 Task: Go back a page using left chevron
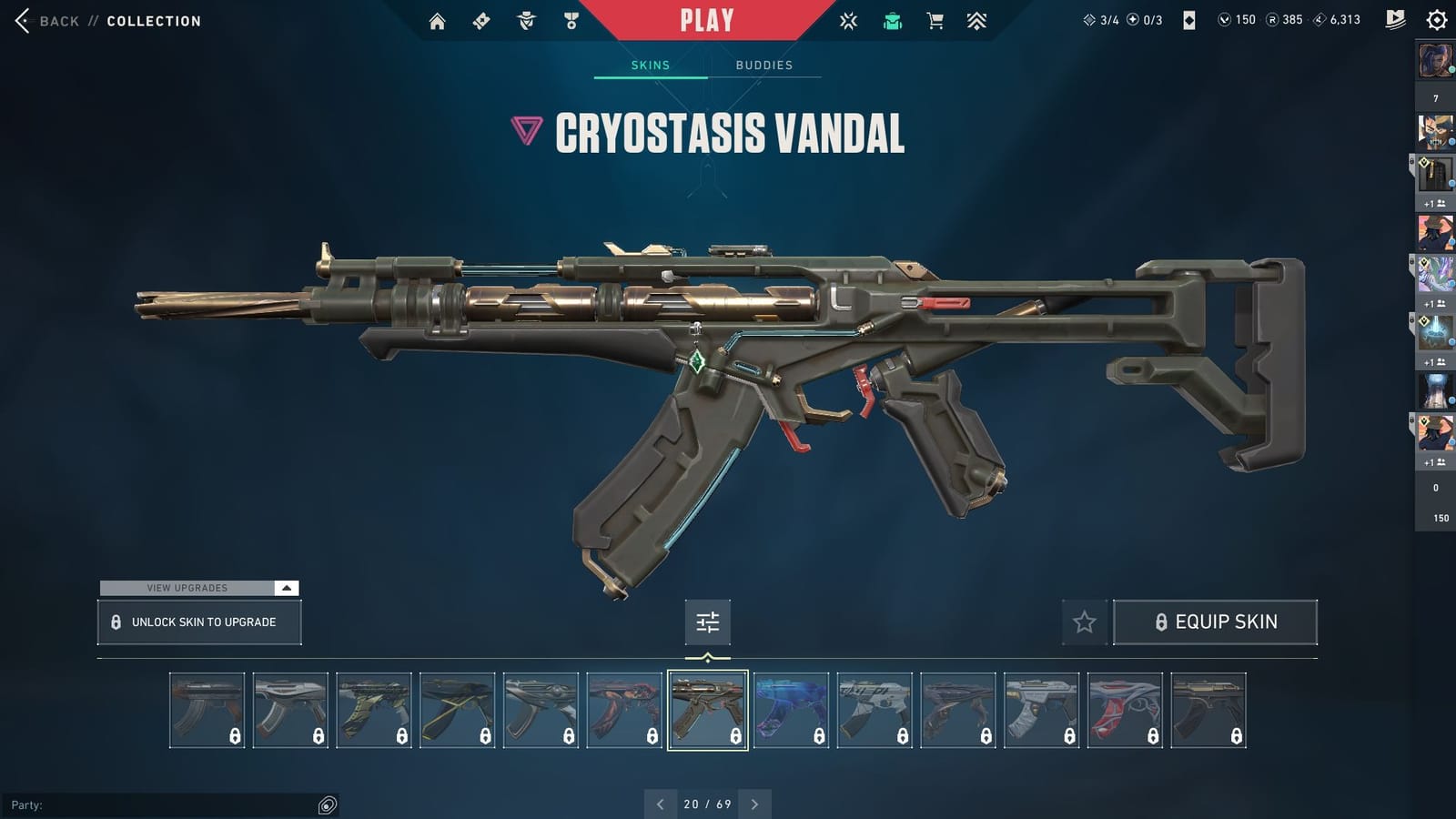point(660,804)
